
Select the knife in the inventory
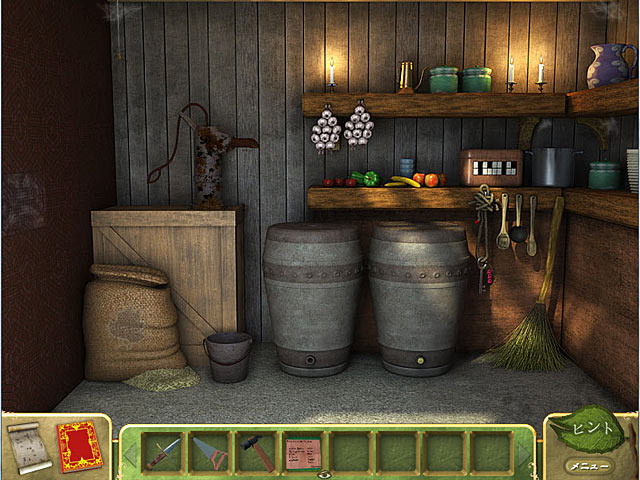[163, 452]
